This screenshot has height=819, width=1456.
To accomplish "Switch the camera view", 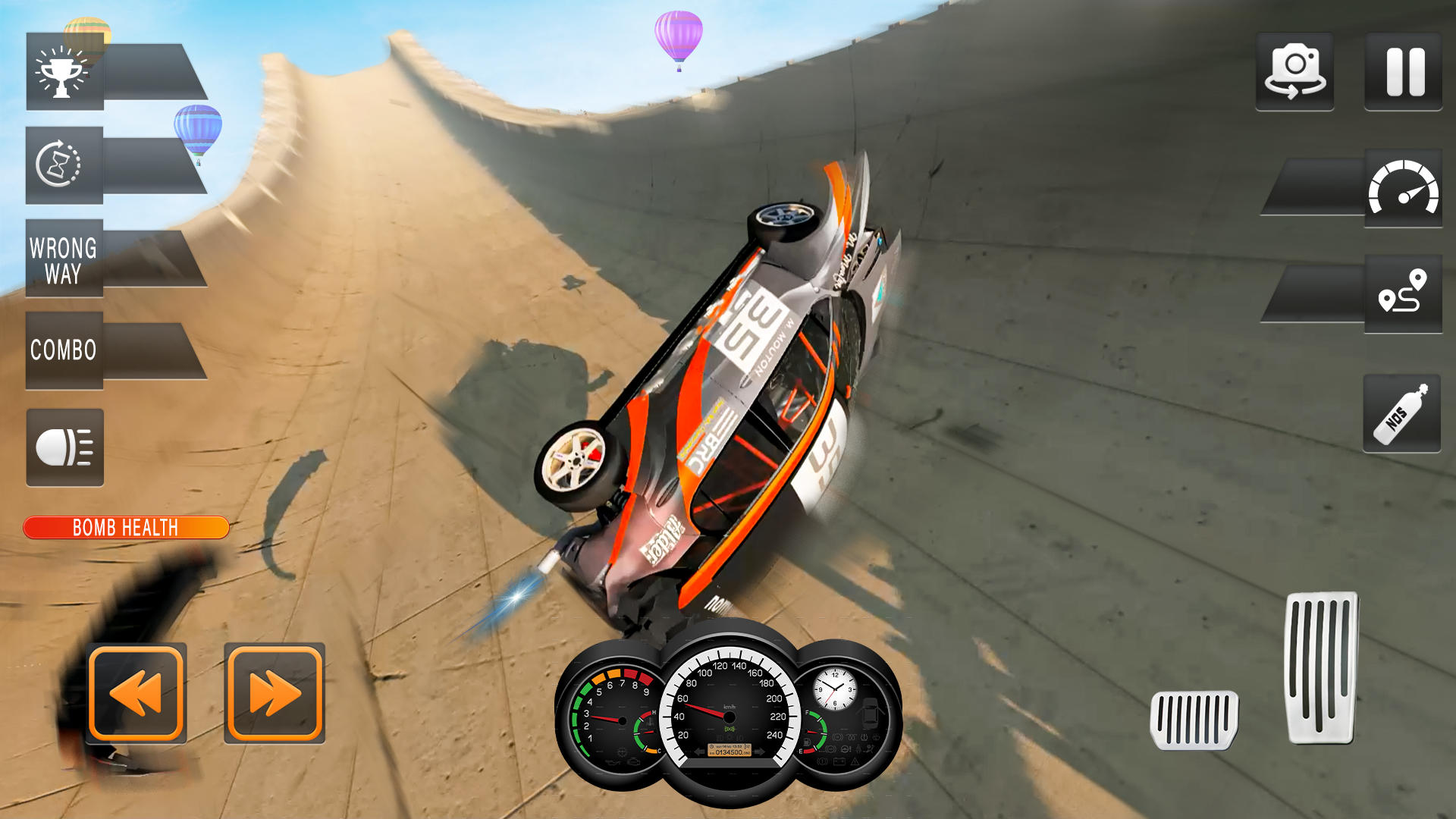I will 1294,71.
